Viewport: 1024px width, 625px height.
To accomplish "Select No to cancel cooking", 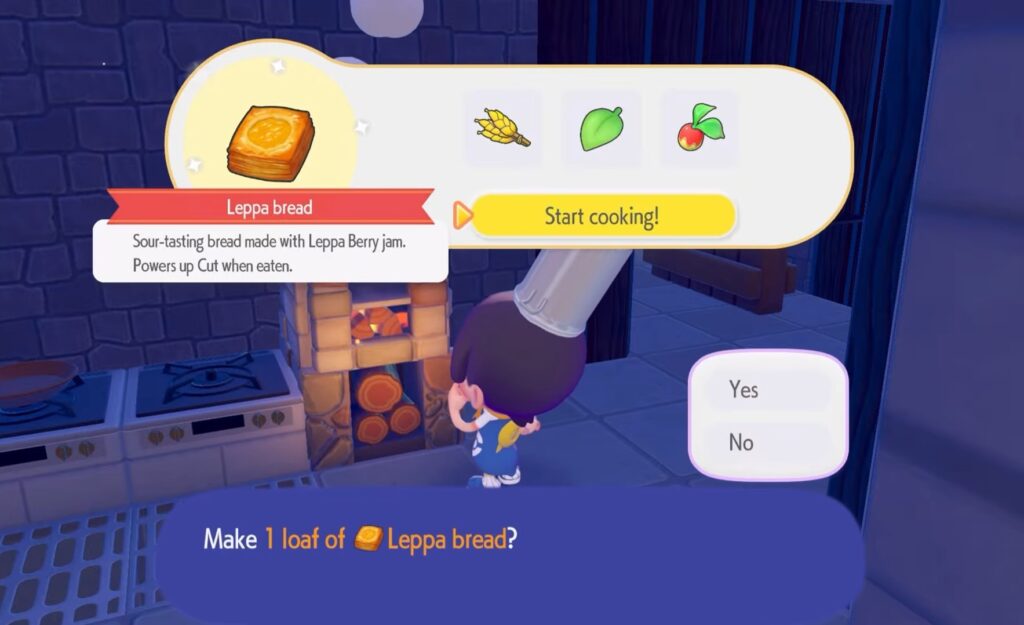I will coord(767,442).
